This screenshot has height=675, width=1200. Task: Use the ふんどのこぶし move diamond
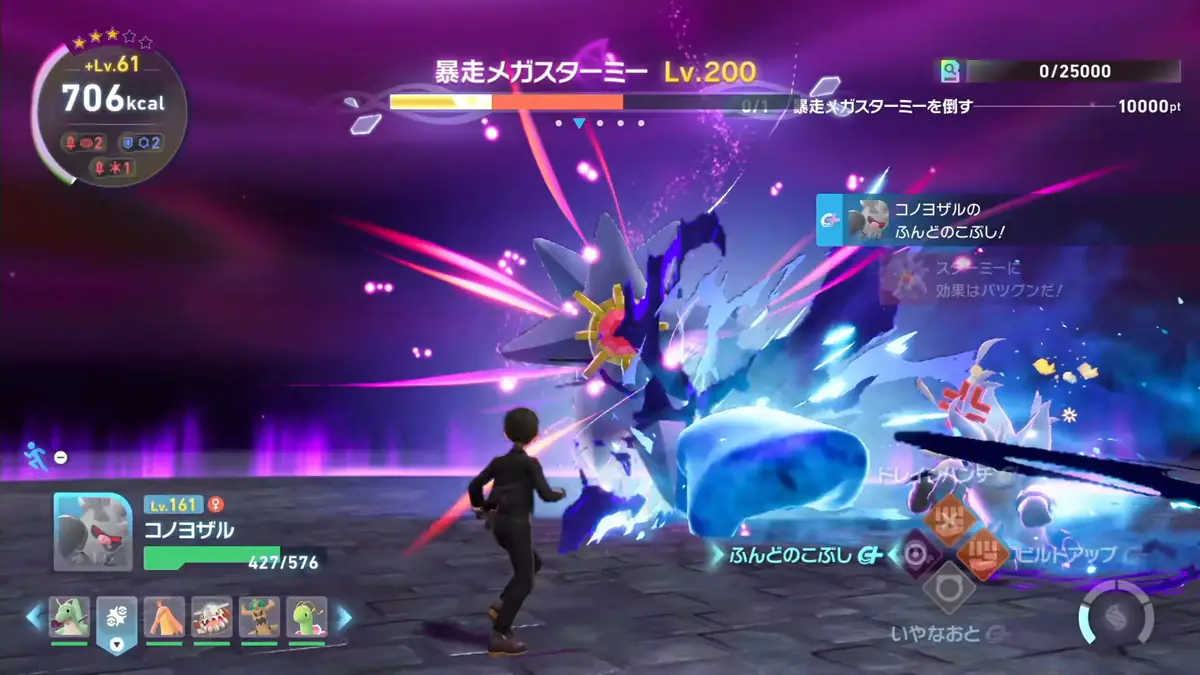[x=916, y=554]
